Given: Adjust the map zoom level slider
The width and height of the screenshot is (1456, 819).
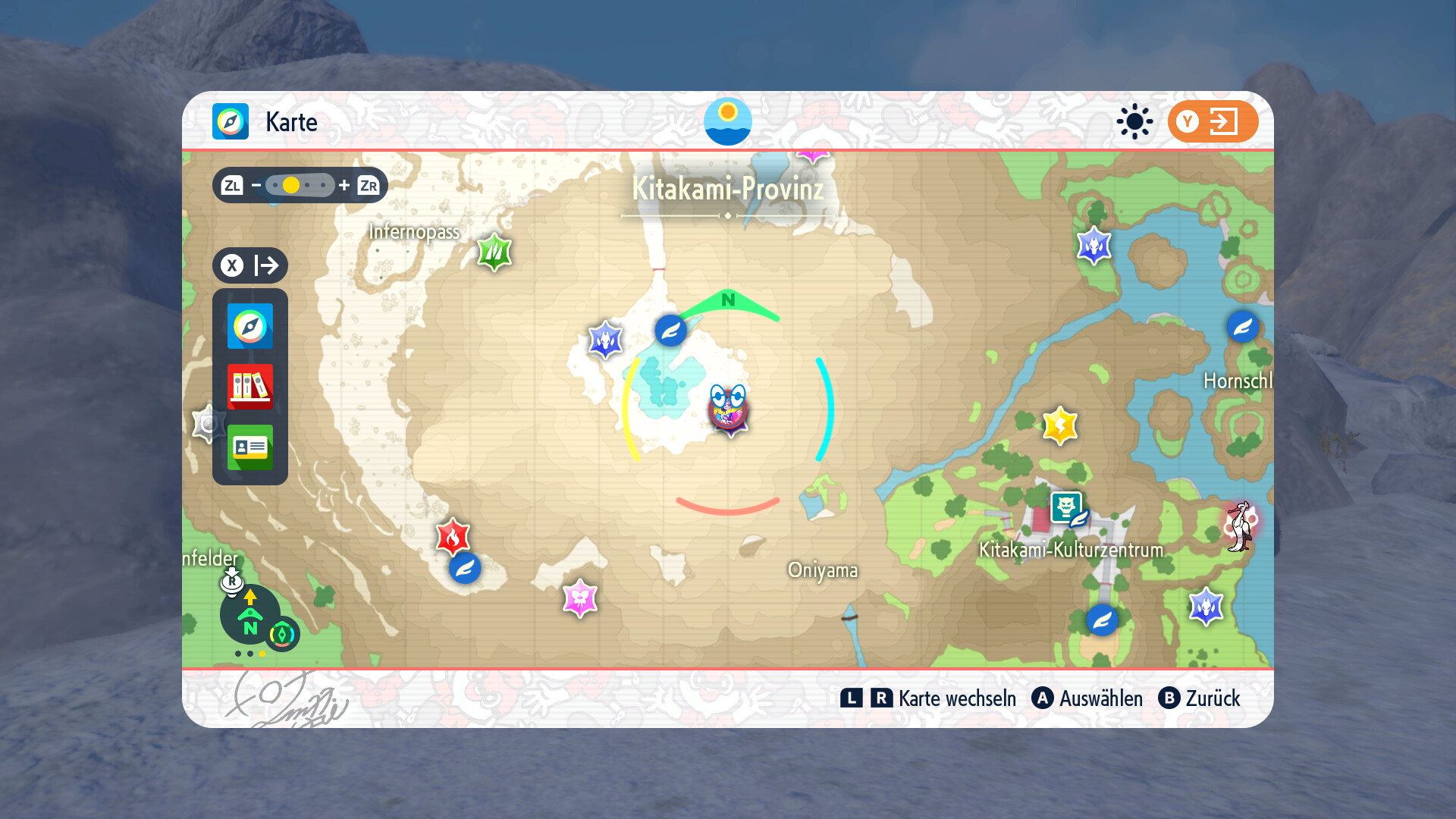Looking at the screenshot, I should 300,185.
